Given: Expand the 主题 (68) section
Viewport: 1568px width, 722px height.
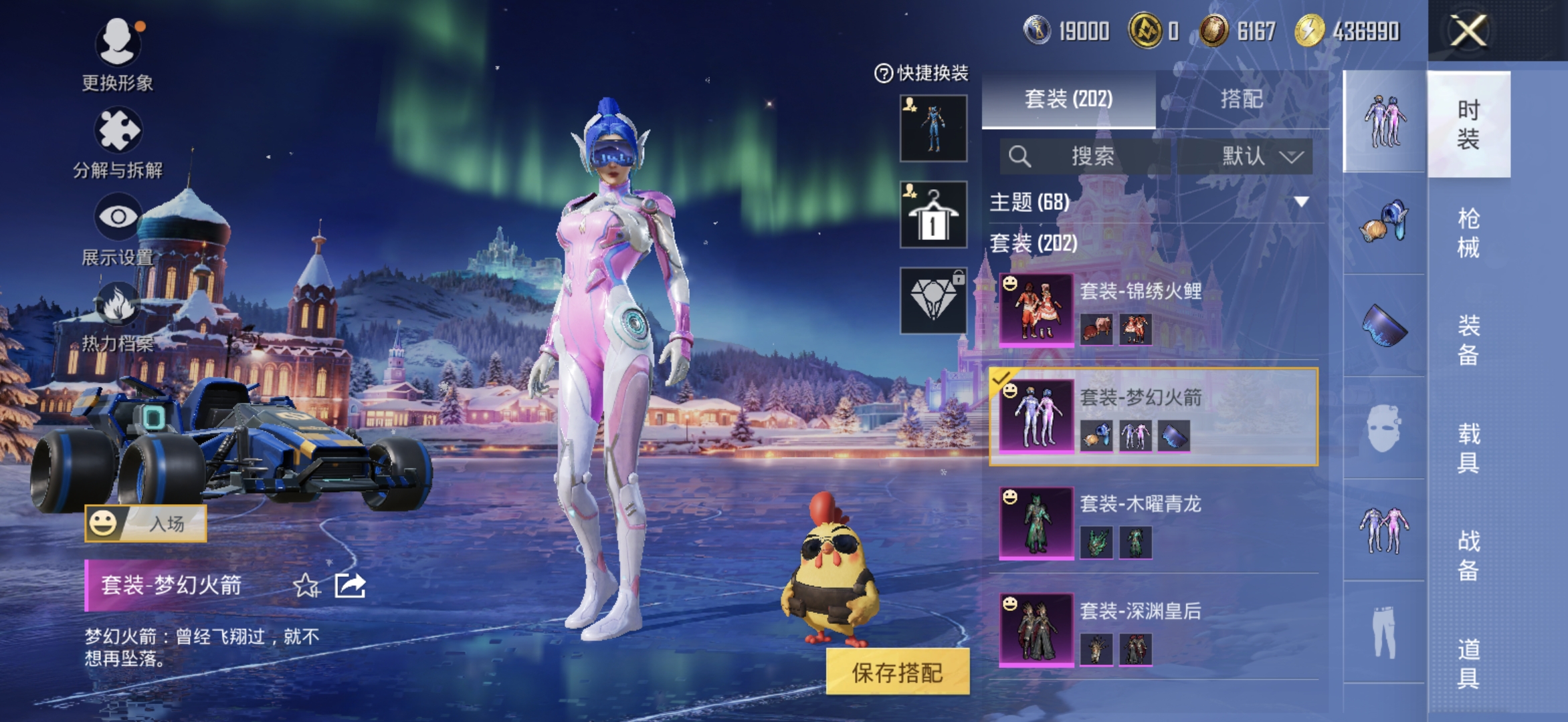Looking at the screenshot, I should pos(1300,202).
